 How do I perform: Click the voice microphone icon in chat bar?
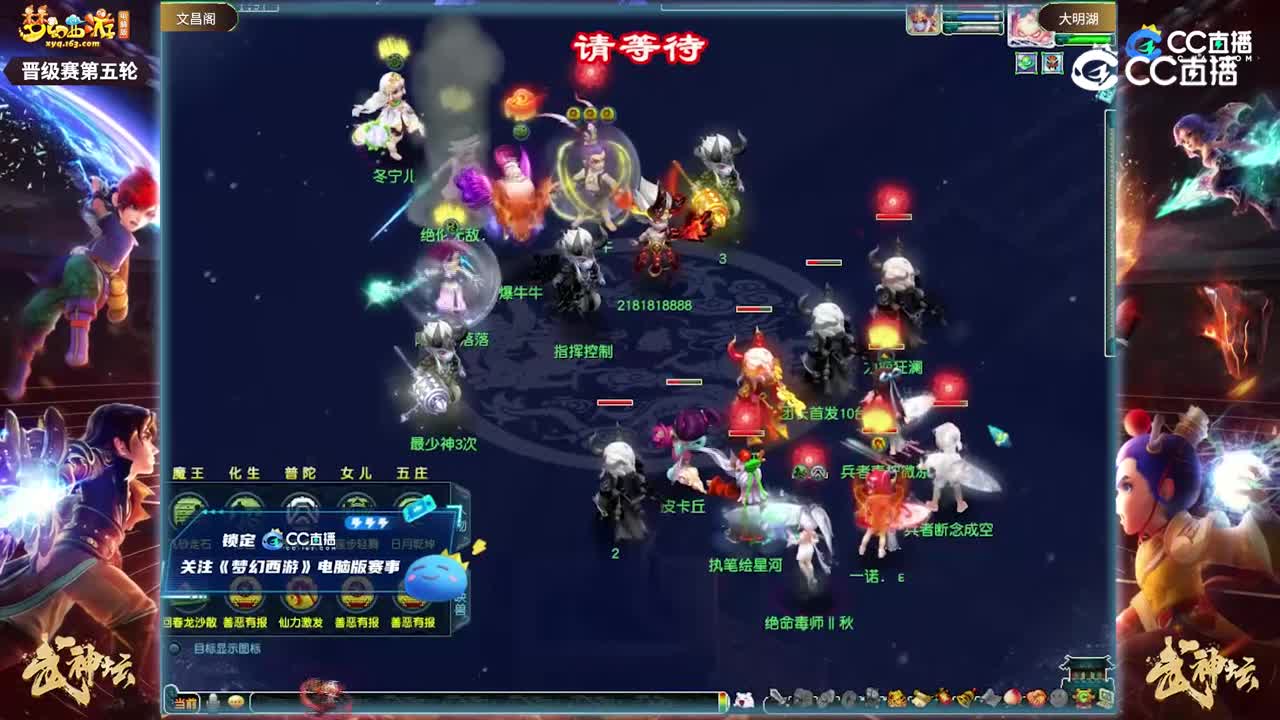pos(212,701)
